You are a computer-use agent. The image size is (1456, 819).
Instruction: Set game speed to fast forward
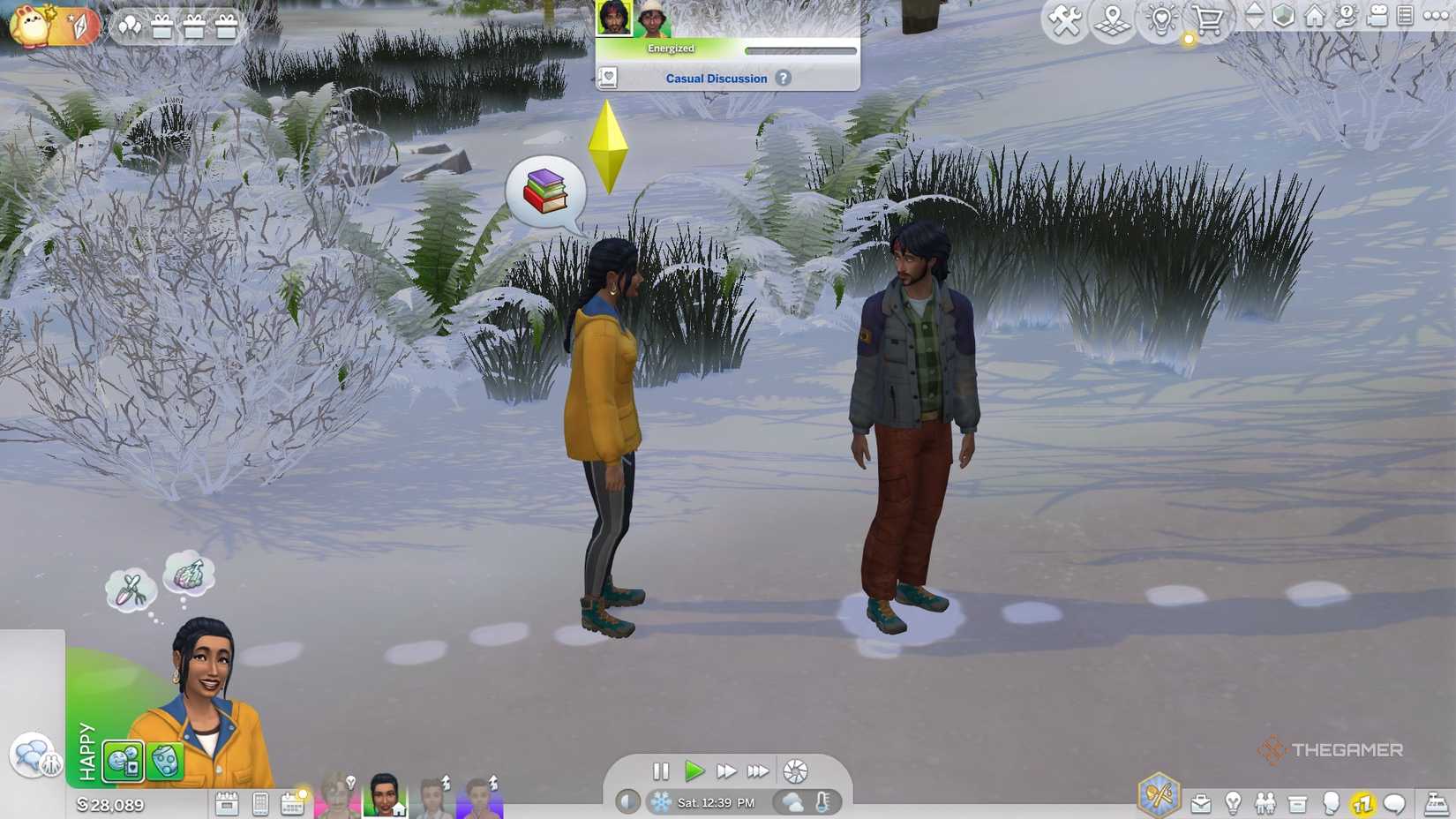(726, 771)
